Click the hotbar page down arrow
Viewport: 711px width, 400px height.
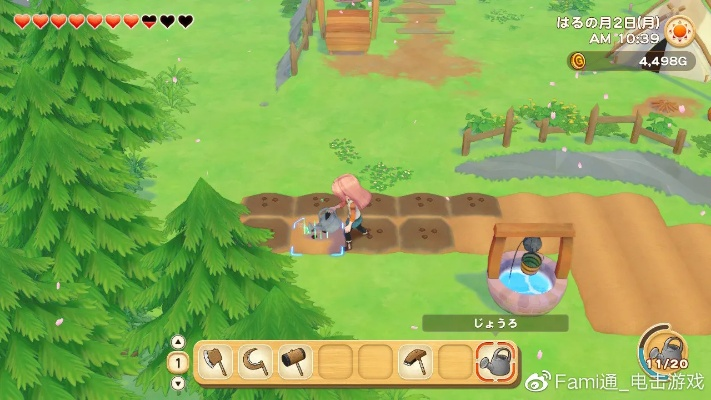[178, 382]
